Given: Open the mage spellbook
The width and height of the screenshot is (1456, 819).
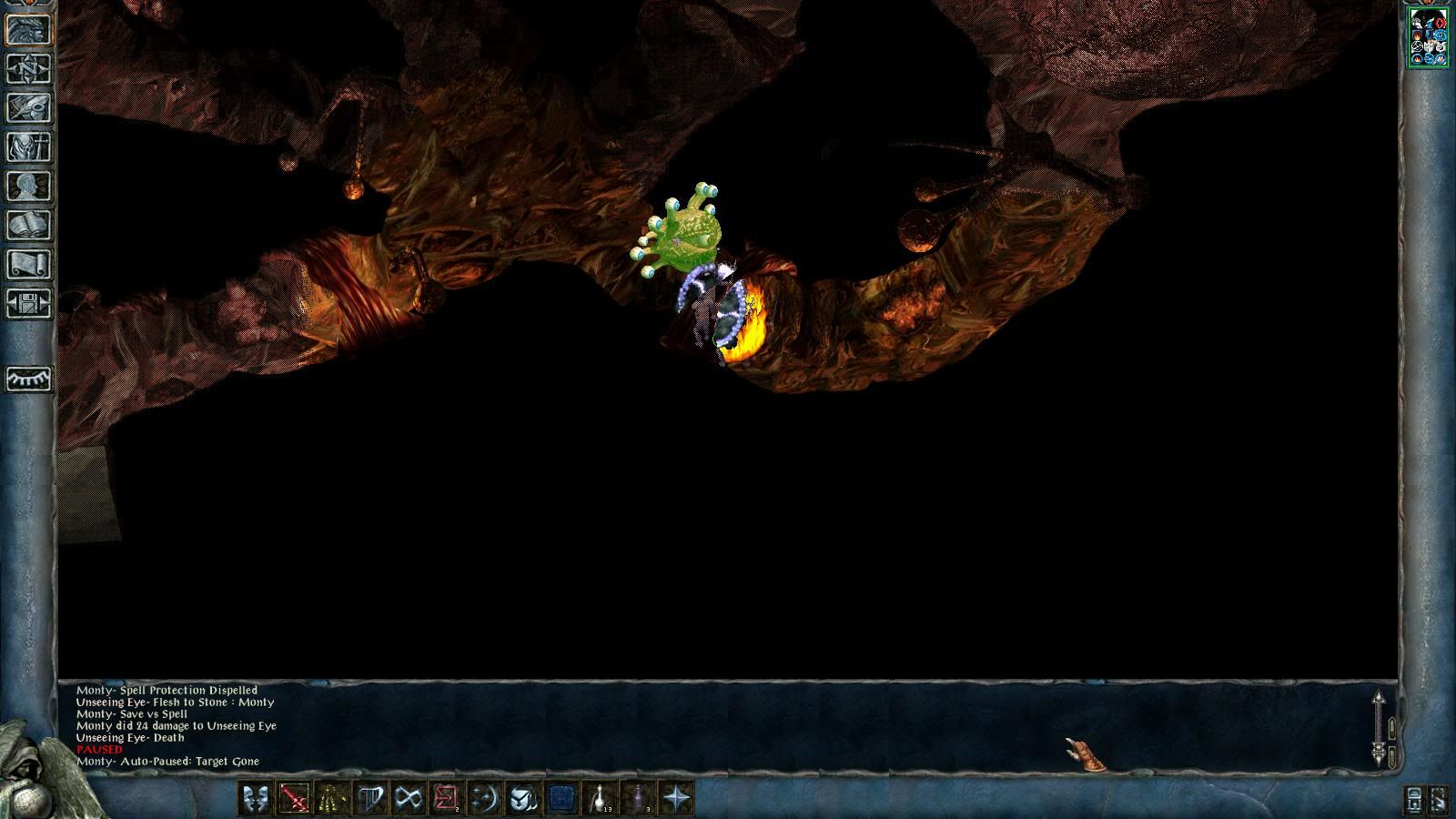Looking at the screenshot, I should pyautogui.click(x=28, y=226).
